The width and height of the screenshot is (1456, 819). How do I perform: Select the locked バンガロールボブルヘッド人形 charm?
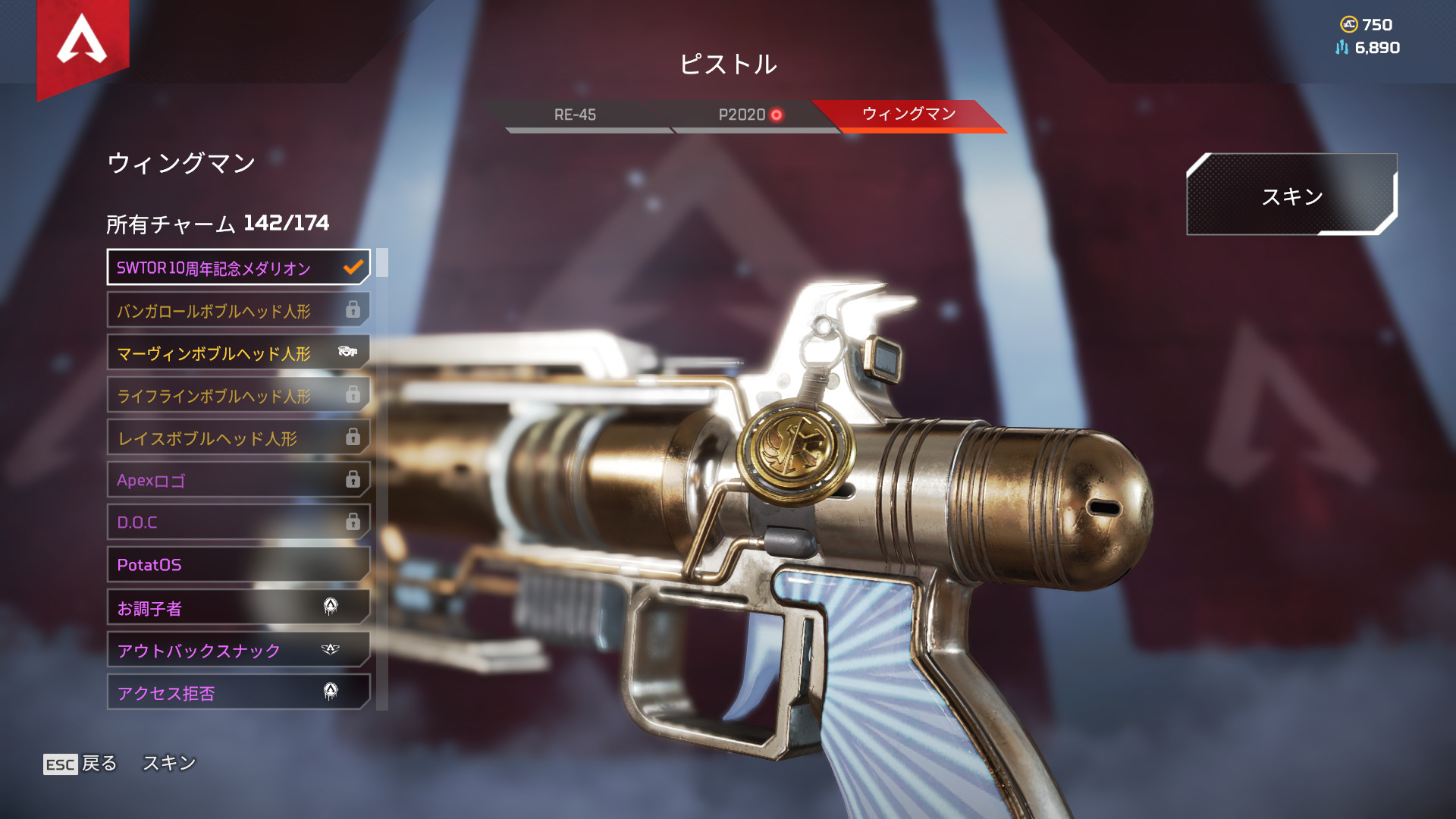coord(238,310)
